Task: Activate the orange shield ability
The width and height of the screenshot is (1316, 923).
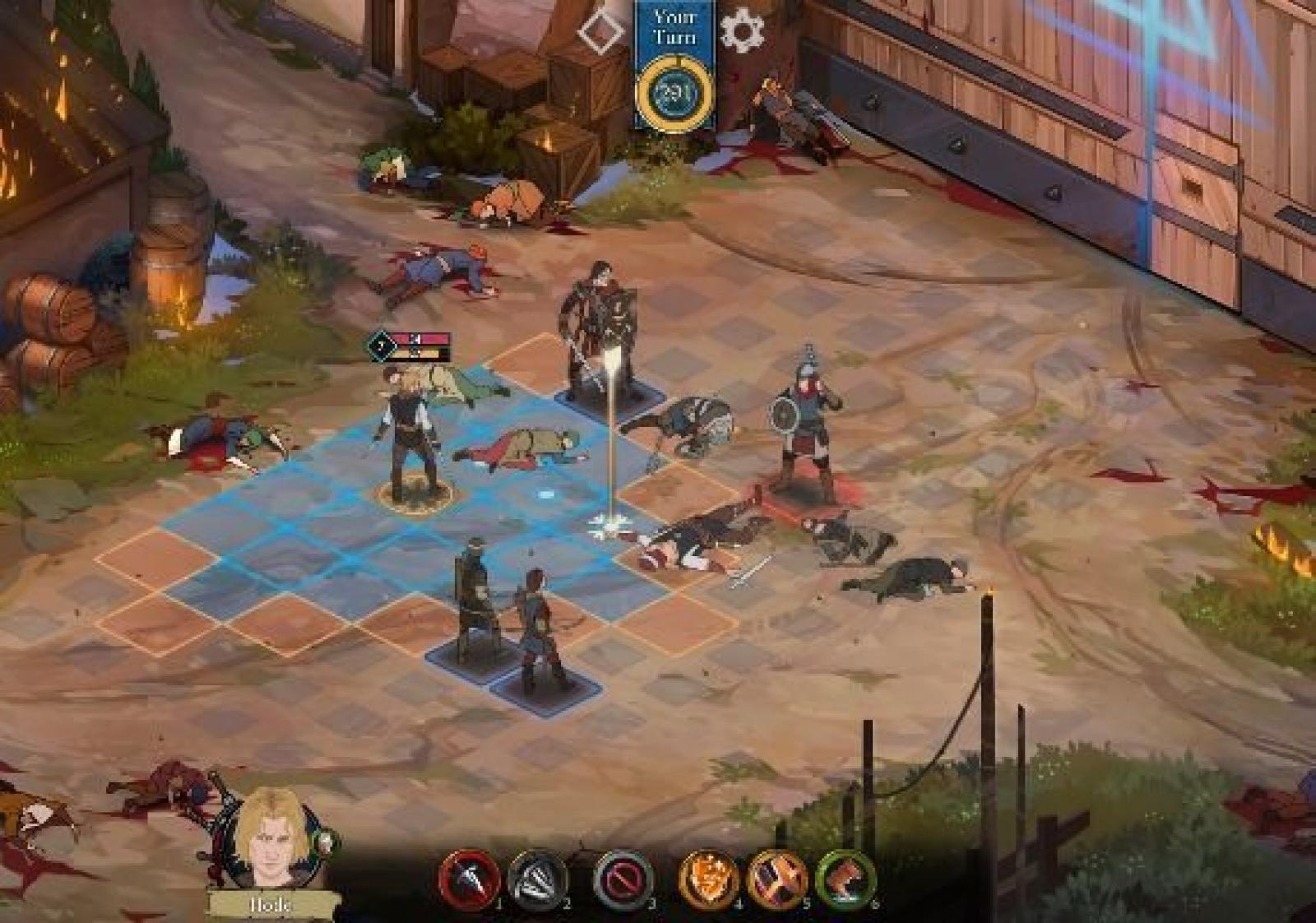Action: (709, 879)
